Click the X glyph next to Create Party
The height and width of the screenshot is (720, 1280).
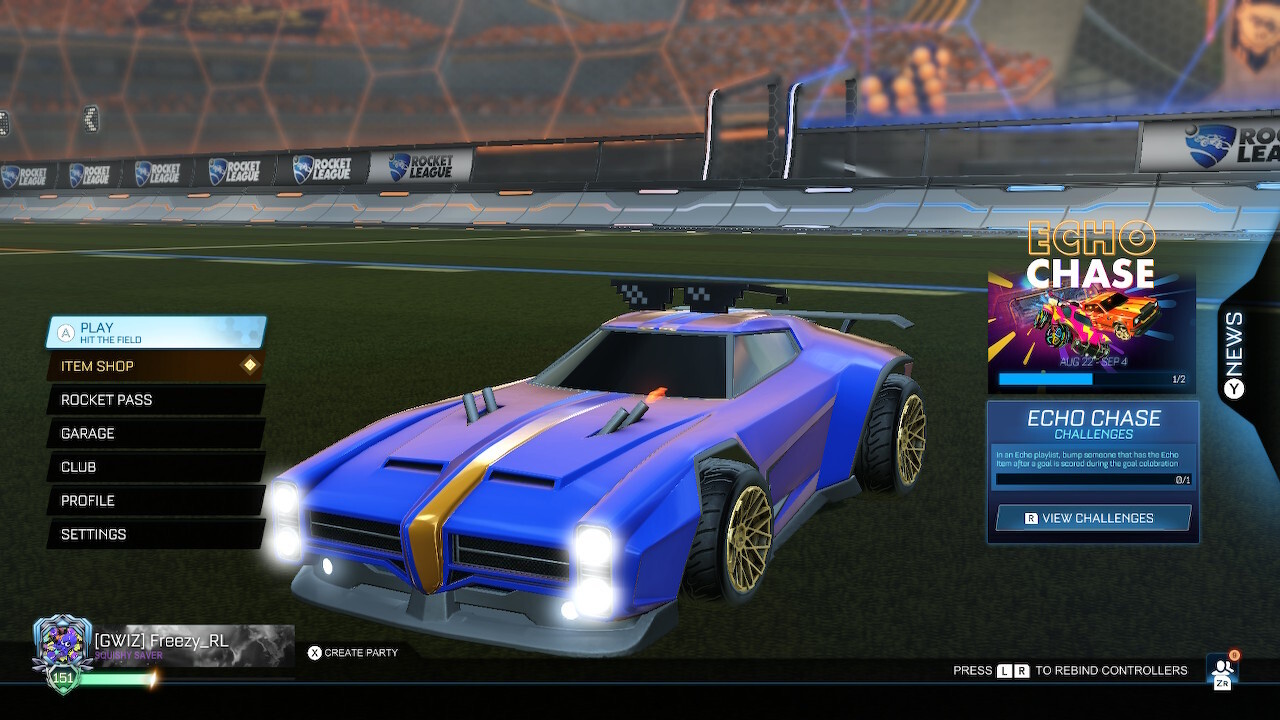pyautogui.click(x=314, y=652)
